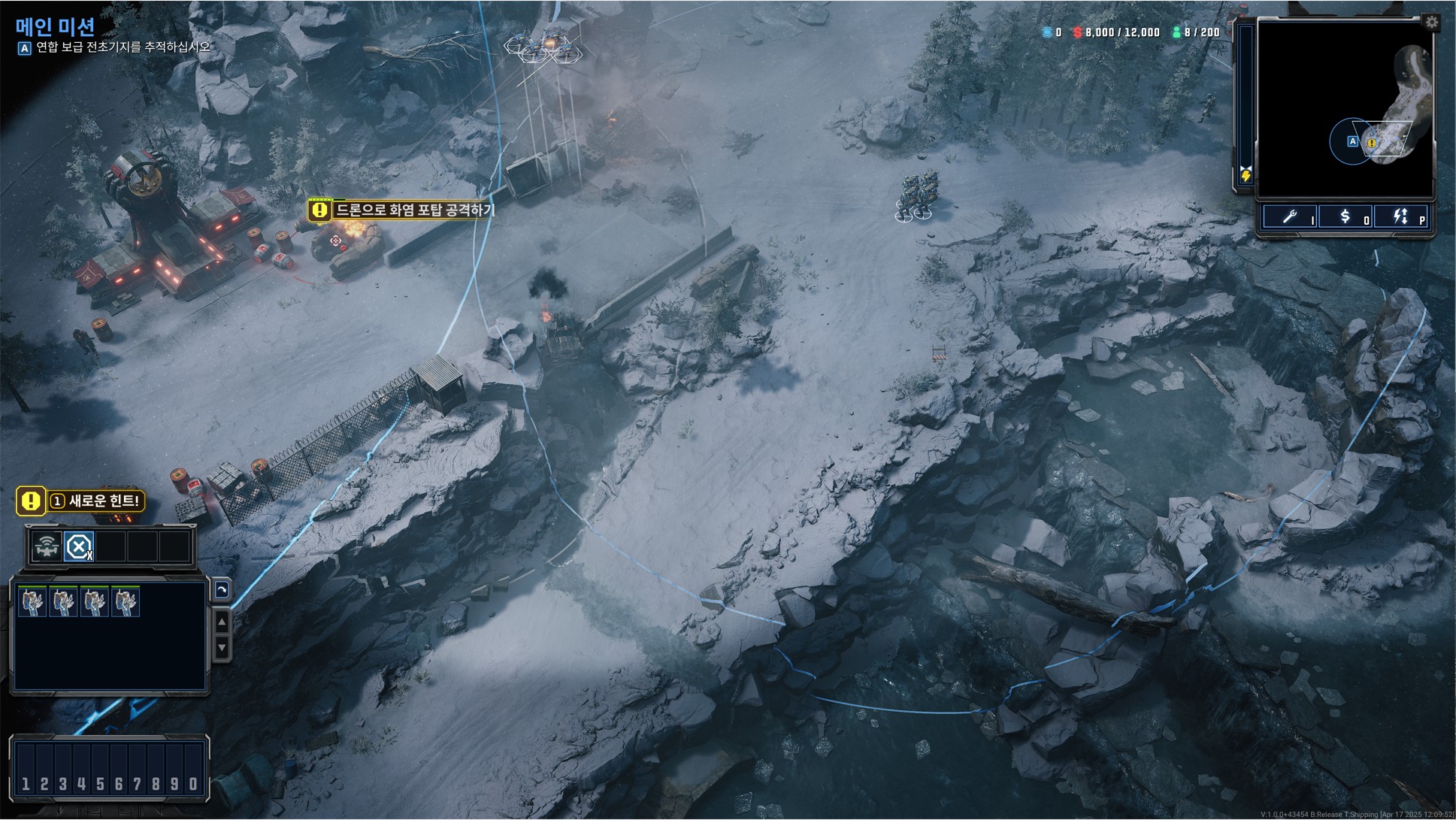1456x820 pixels.
Task: Select the first unit portrait in selection panel
Action: (32, 602)
